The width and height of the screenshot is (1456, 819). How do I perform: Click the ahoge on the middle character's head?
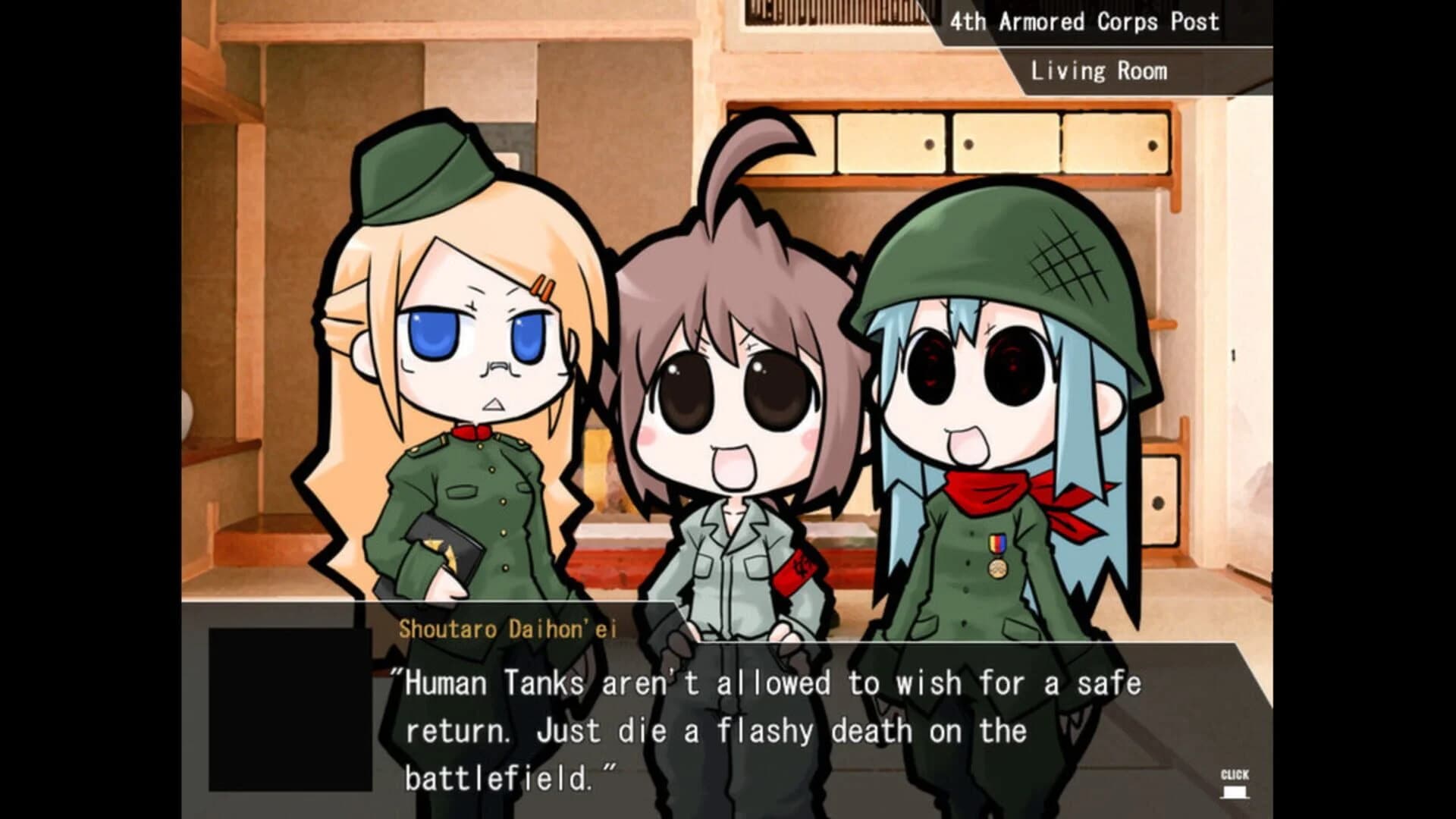tap(747, 159)
